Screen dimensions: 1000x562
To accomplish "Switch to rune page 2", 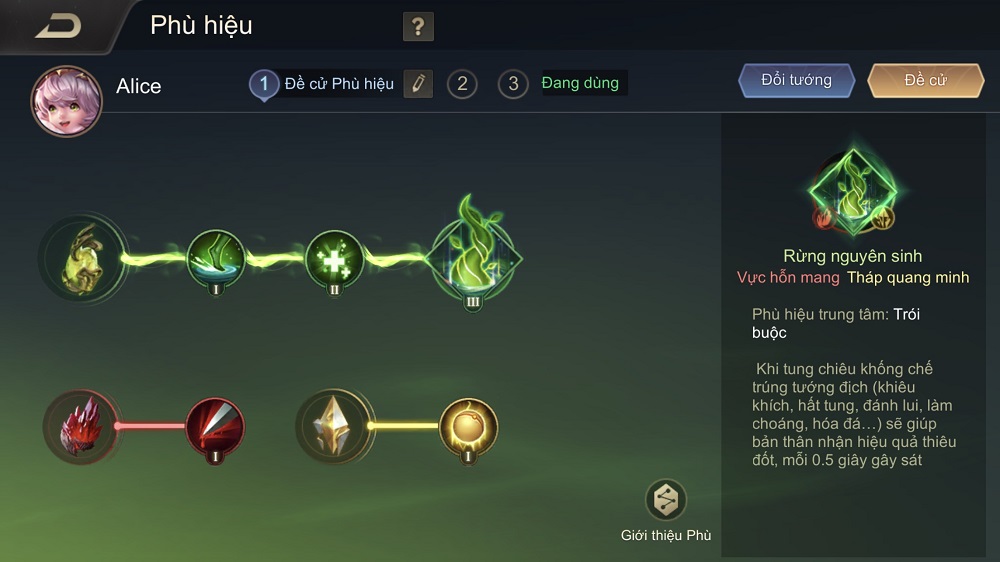I will (461, 84).
